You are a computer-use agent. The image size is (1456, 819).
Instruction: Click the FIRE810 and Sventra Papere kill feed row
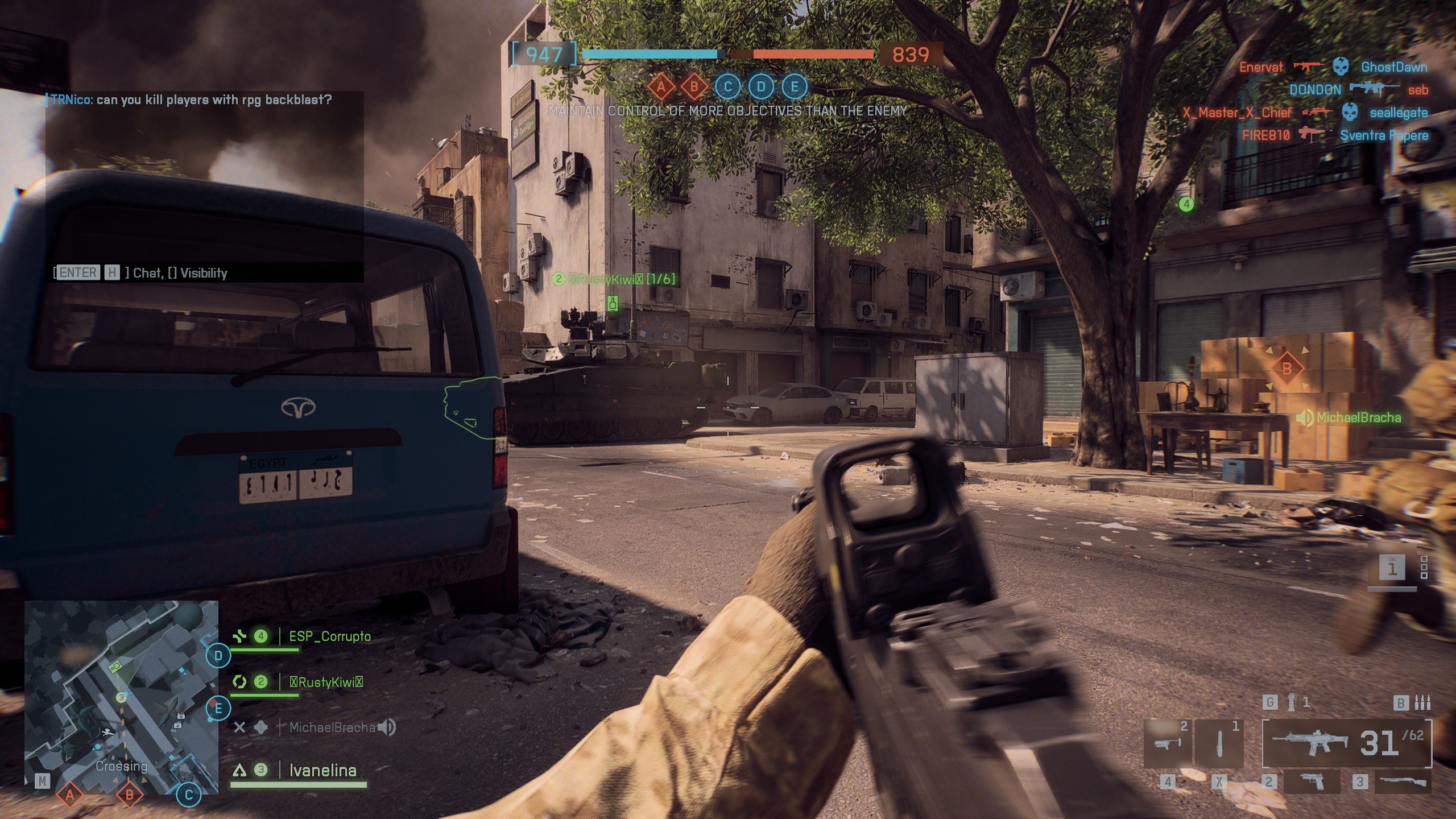pos(1334,135)
